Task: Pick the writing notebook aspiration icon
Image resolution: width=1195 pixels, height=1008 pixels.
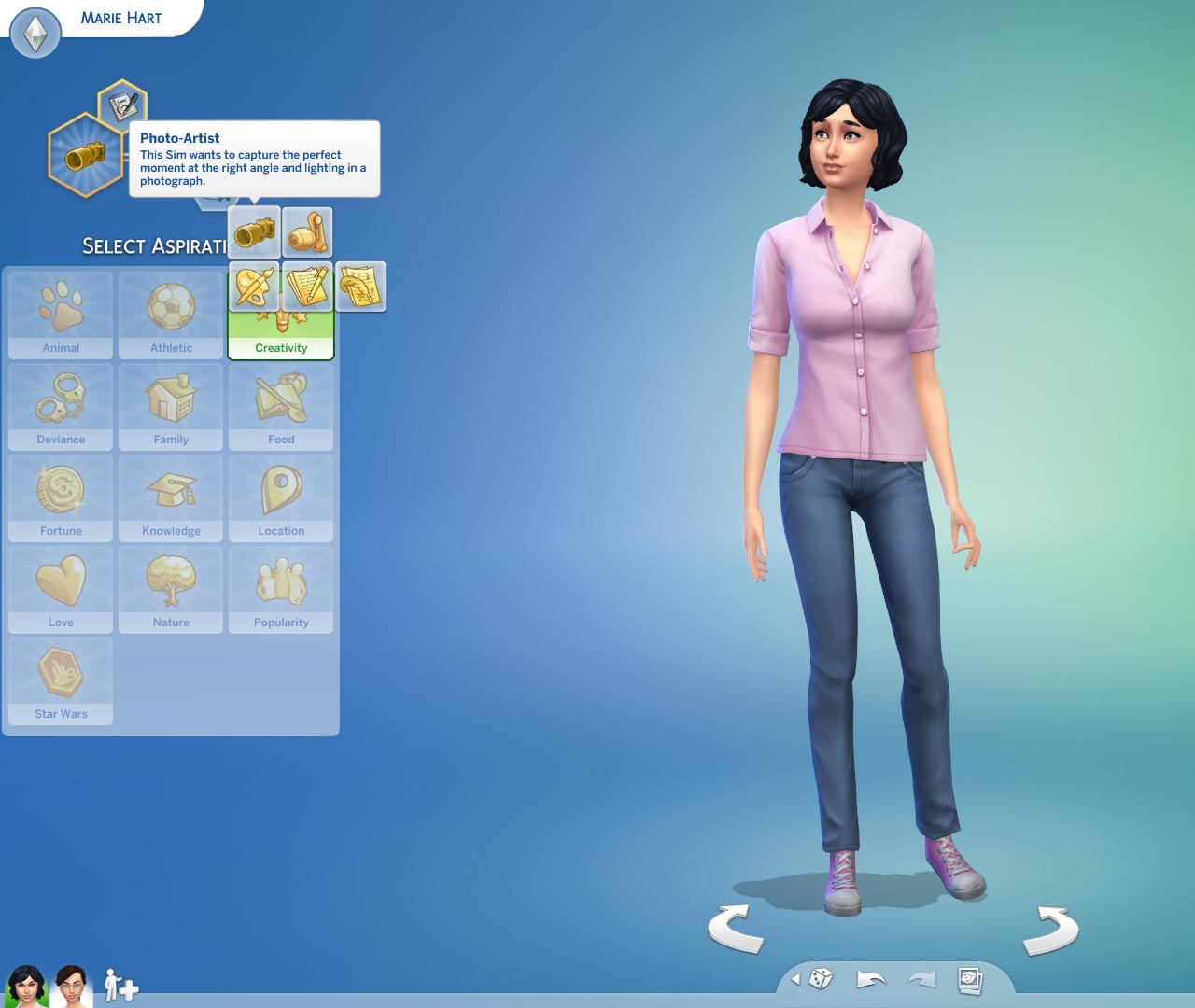Action: coord(308,287)
